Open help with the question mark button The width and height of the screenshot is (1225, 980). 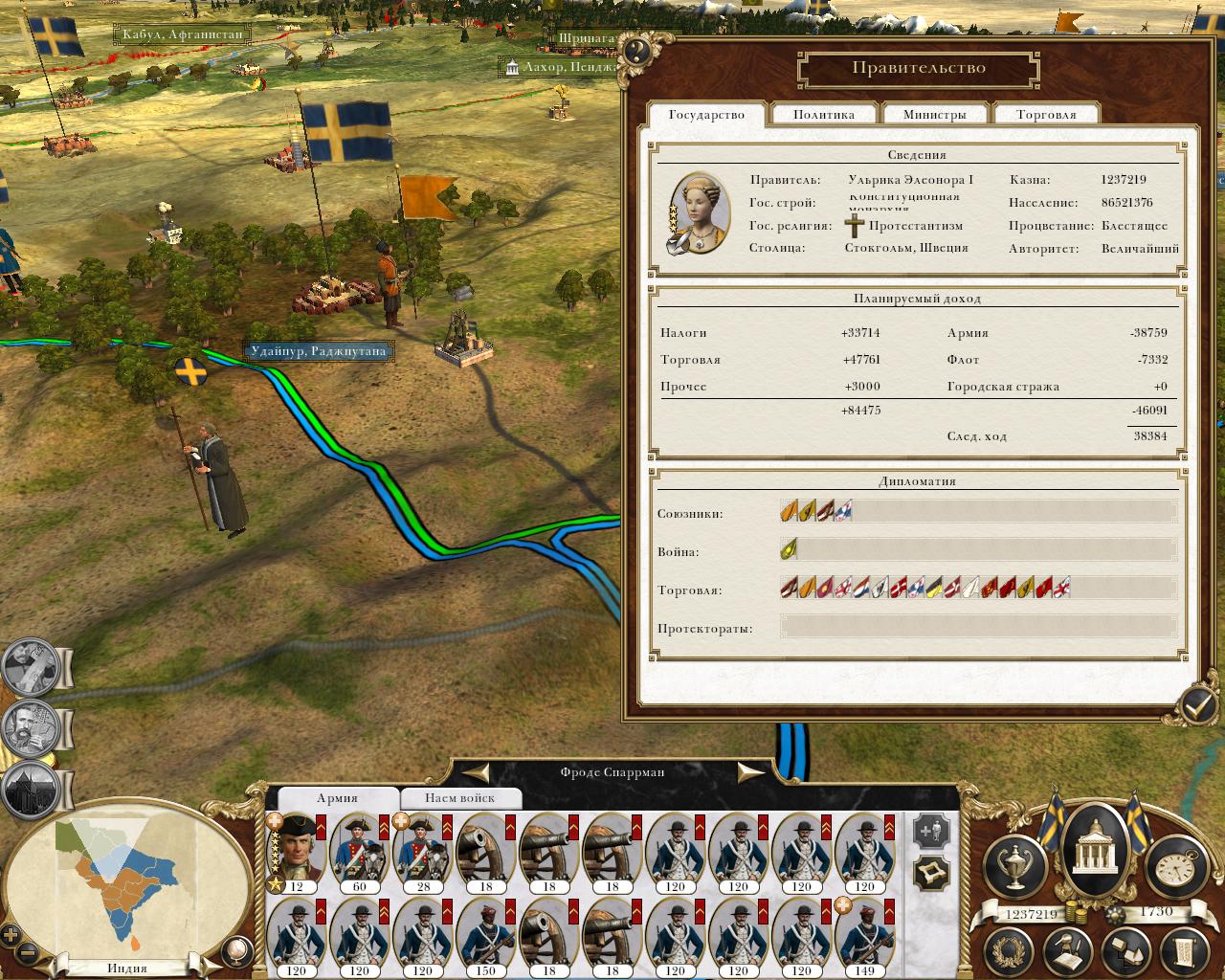637,51
